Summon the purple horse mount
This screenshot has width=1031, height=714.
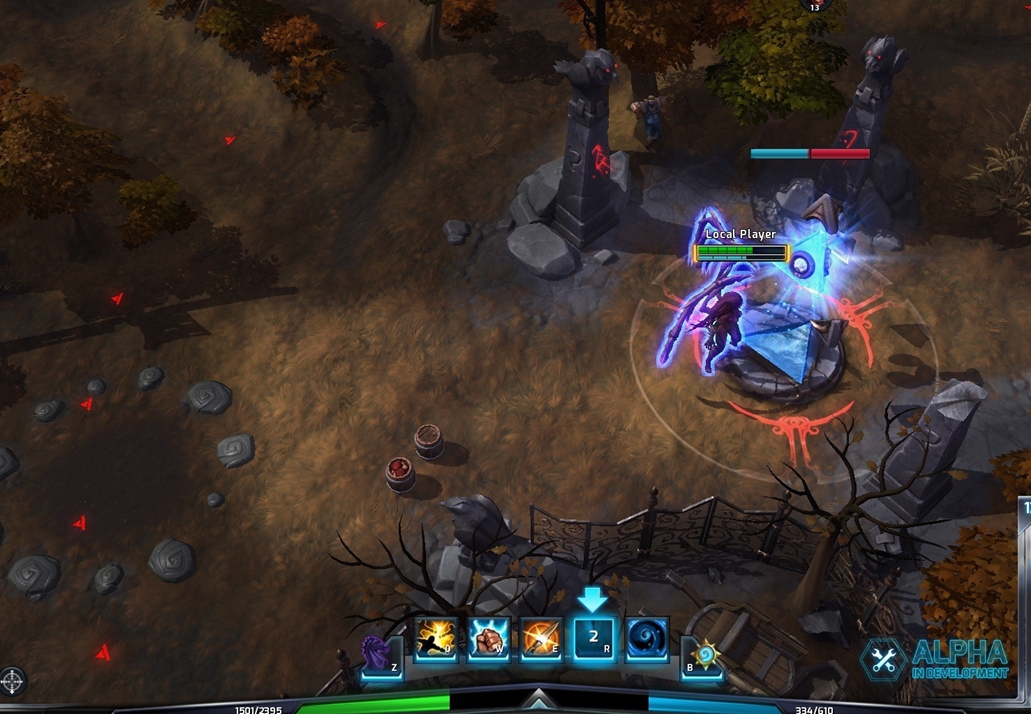382,657
